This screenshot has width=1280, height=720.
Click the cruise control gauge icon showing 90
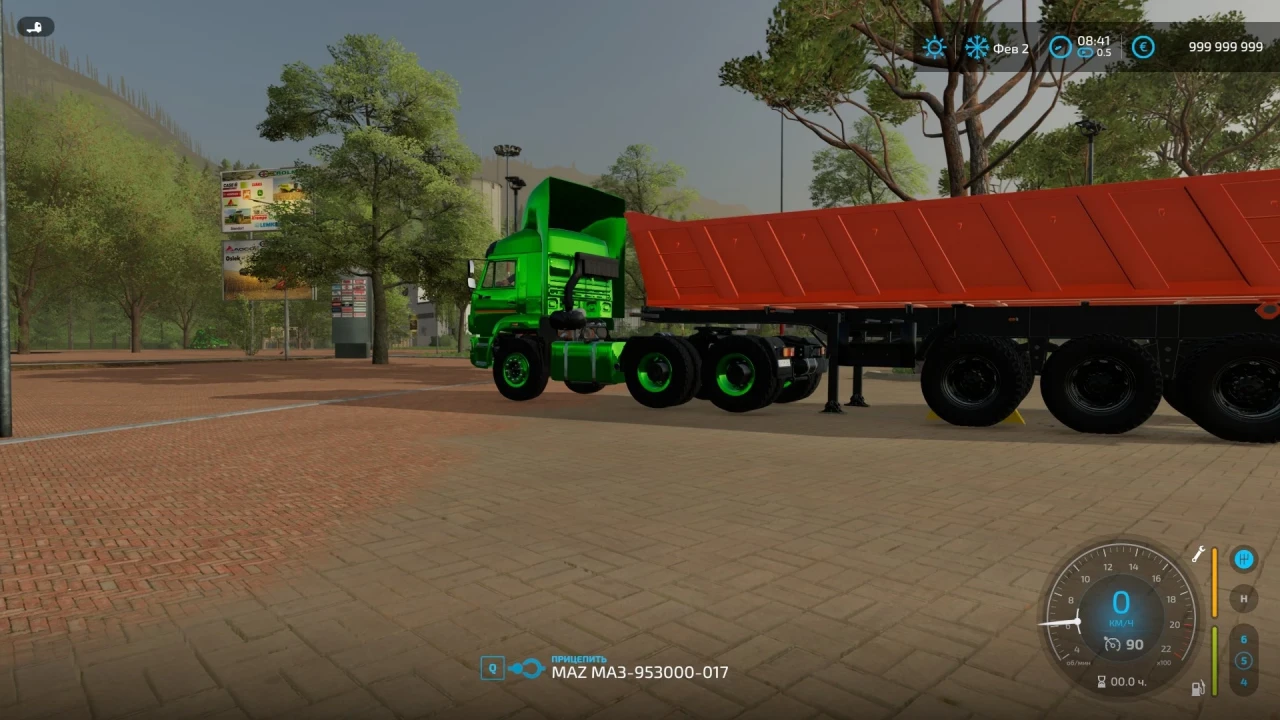[x=1113, y=644]
